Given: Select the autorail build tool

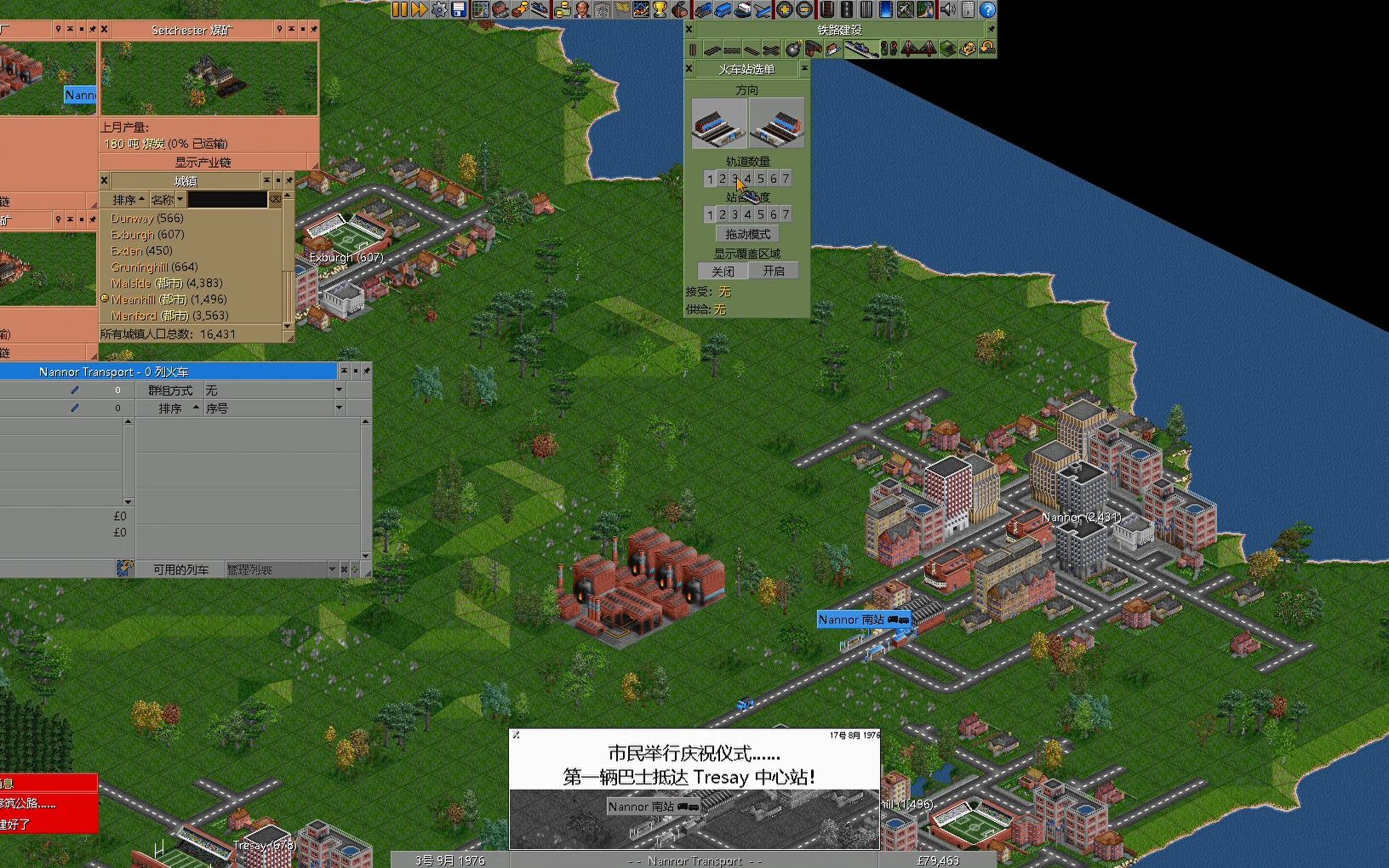Looking at the screenshot, I should point(772,49).
